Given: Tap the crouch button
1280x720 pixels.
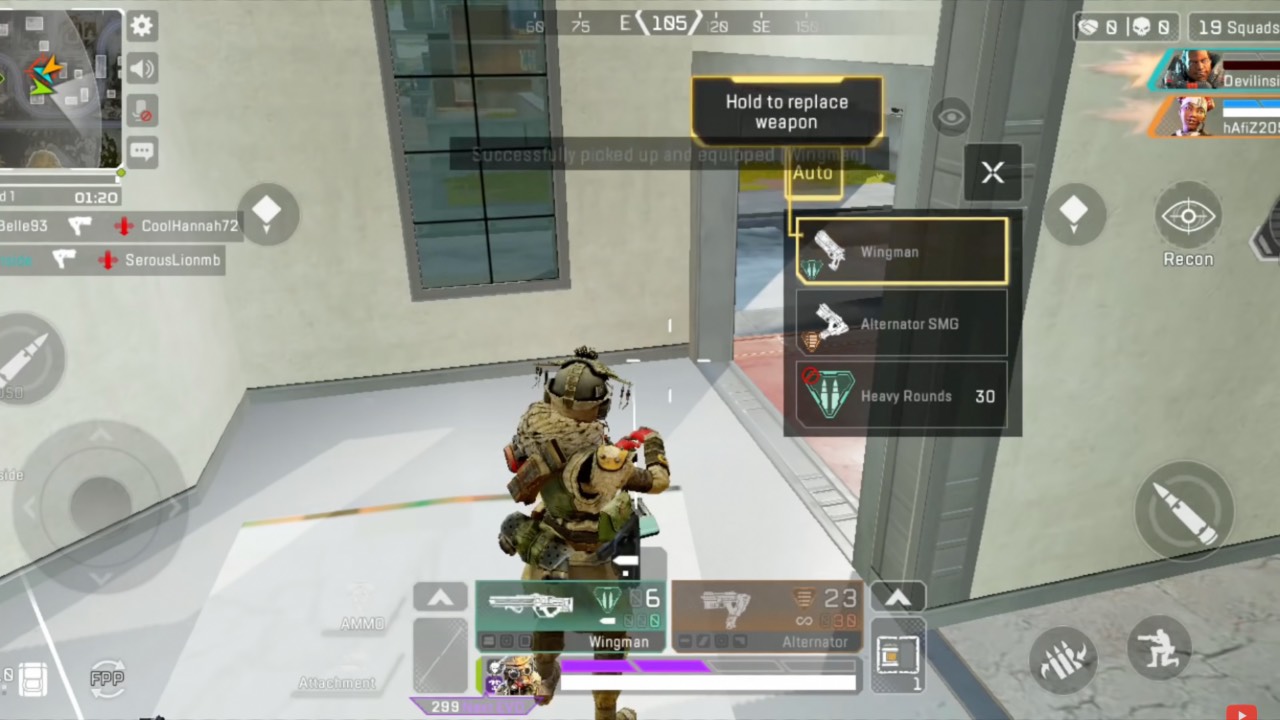Looking at the screenshot, I should (1159, 647).
